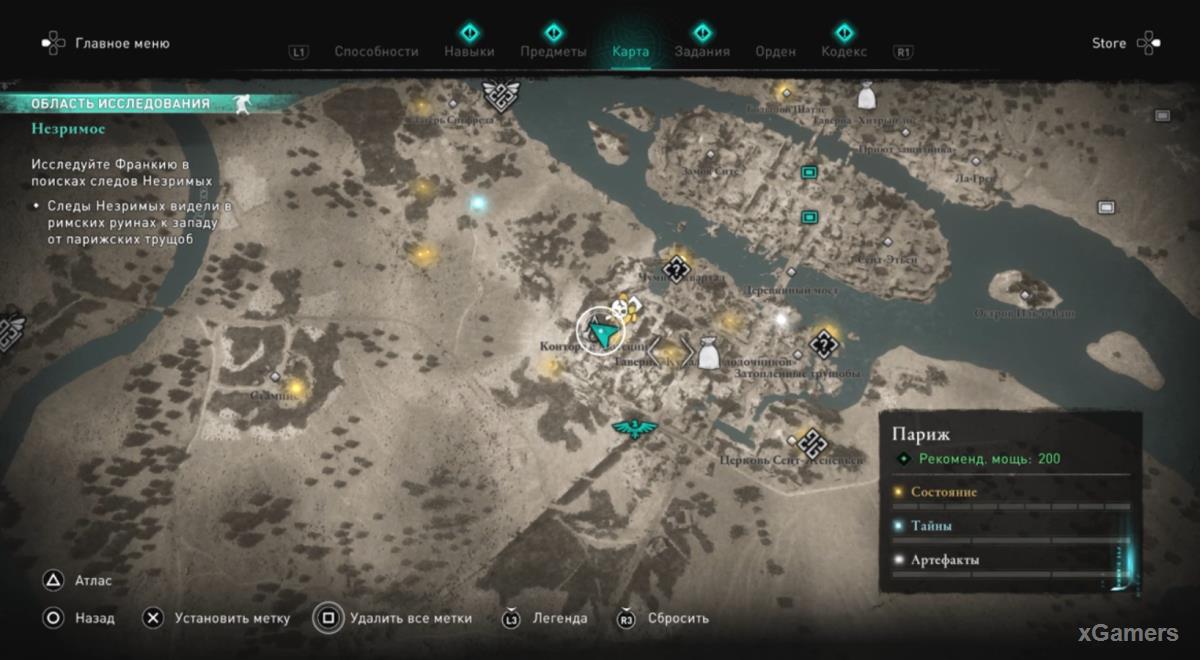
Task: Switch to the Кодекс tab
Action: click(x=844, y=51)
